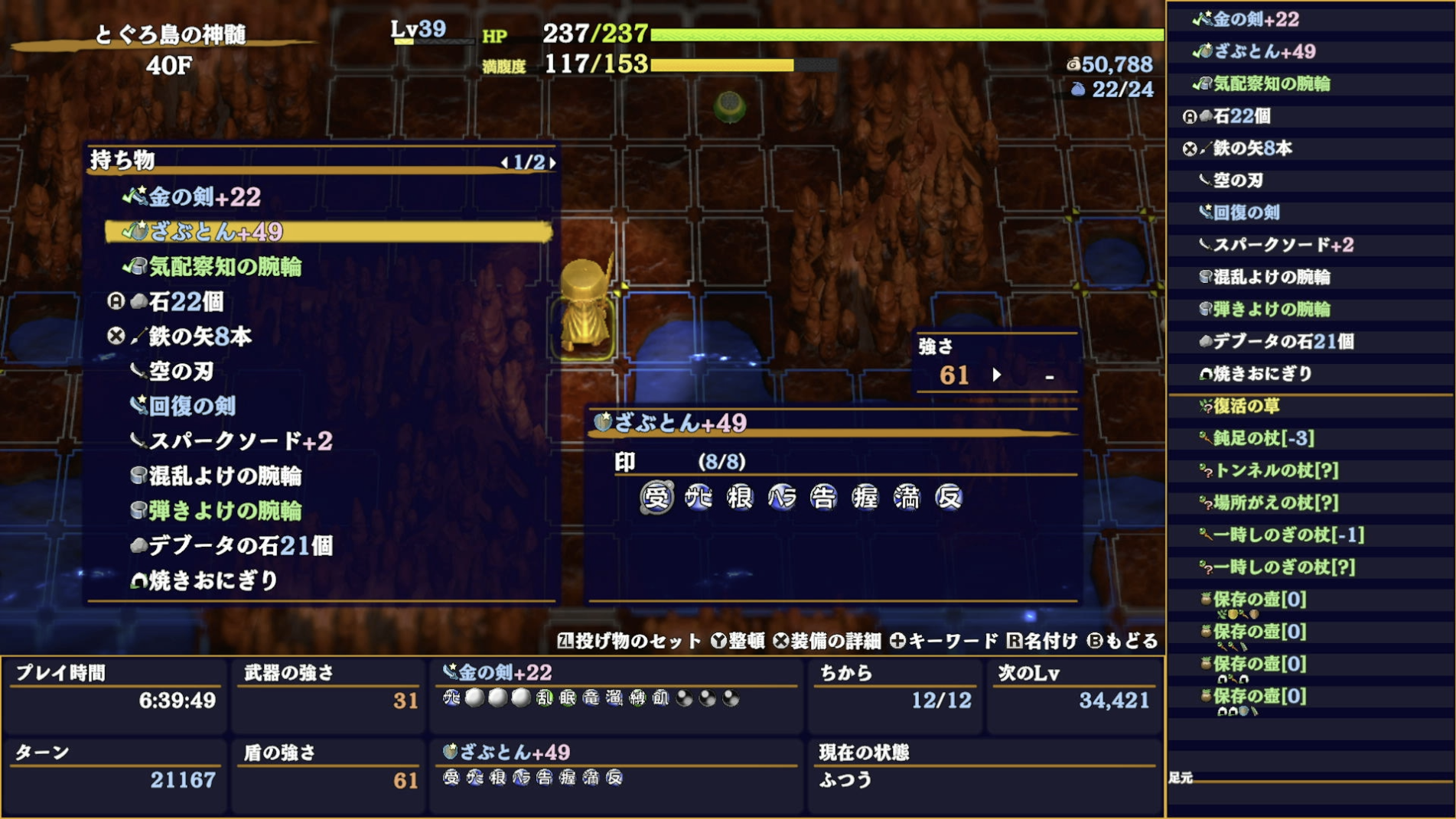This screenshot has width=1456, height=819.
Task: Click the ざぶとん shield icon in inventory
Action: click(139, 232)
